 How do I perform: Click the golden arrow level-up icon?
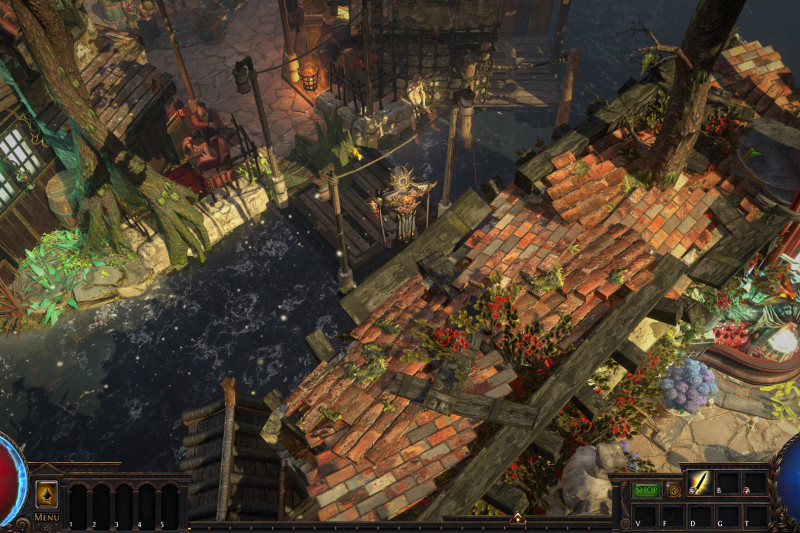tap(46, 494)
